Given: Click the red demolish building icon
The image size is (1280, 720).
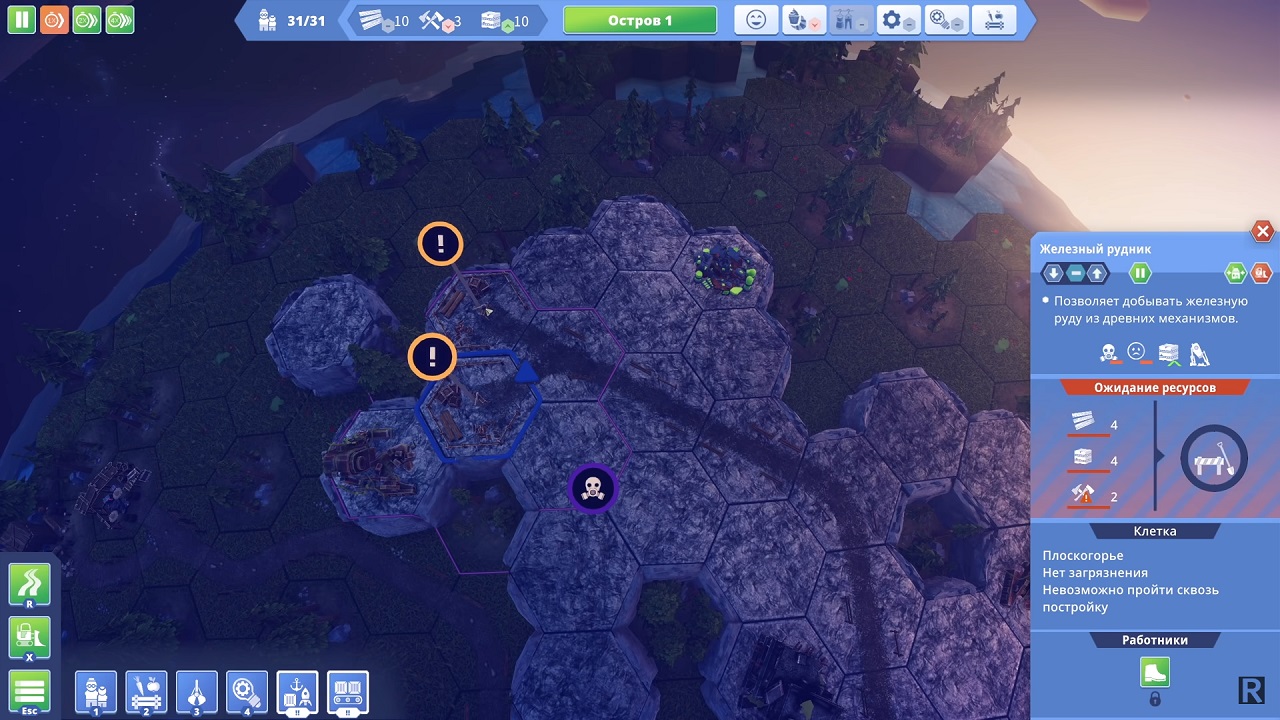Looking at the screenshot, I should pos(1261,272).
